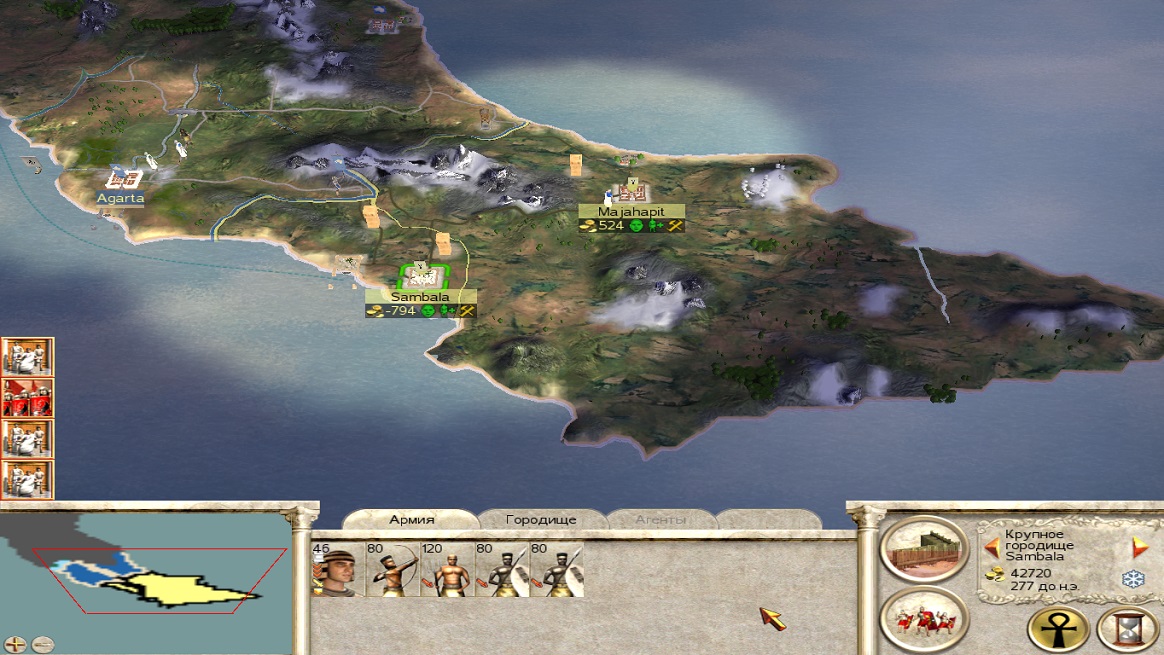Viewport: 1164px width, 655px height.
Task: Zoom in the minimap with plus button
Action: [x=15, y=644]
